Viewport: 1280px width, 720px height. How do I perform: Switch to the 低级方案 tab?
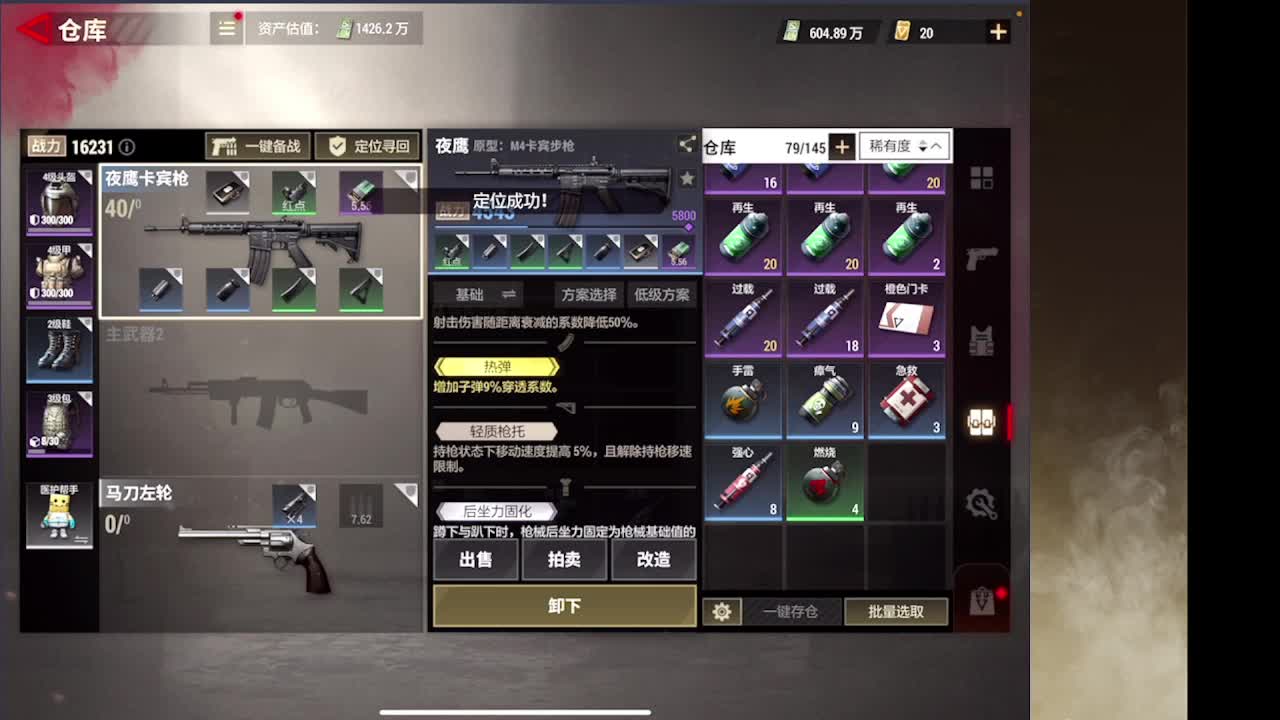(x=661, y=295)
